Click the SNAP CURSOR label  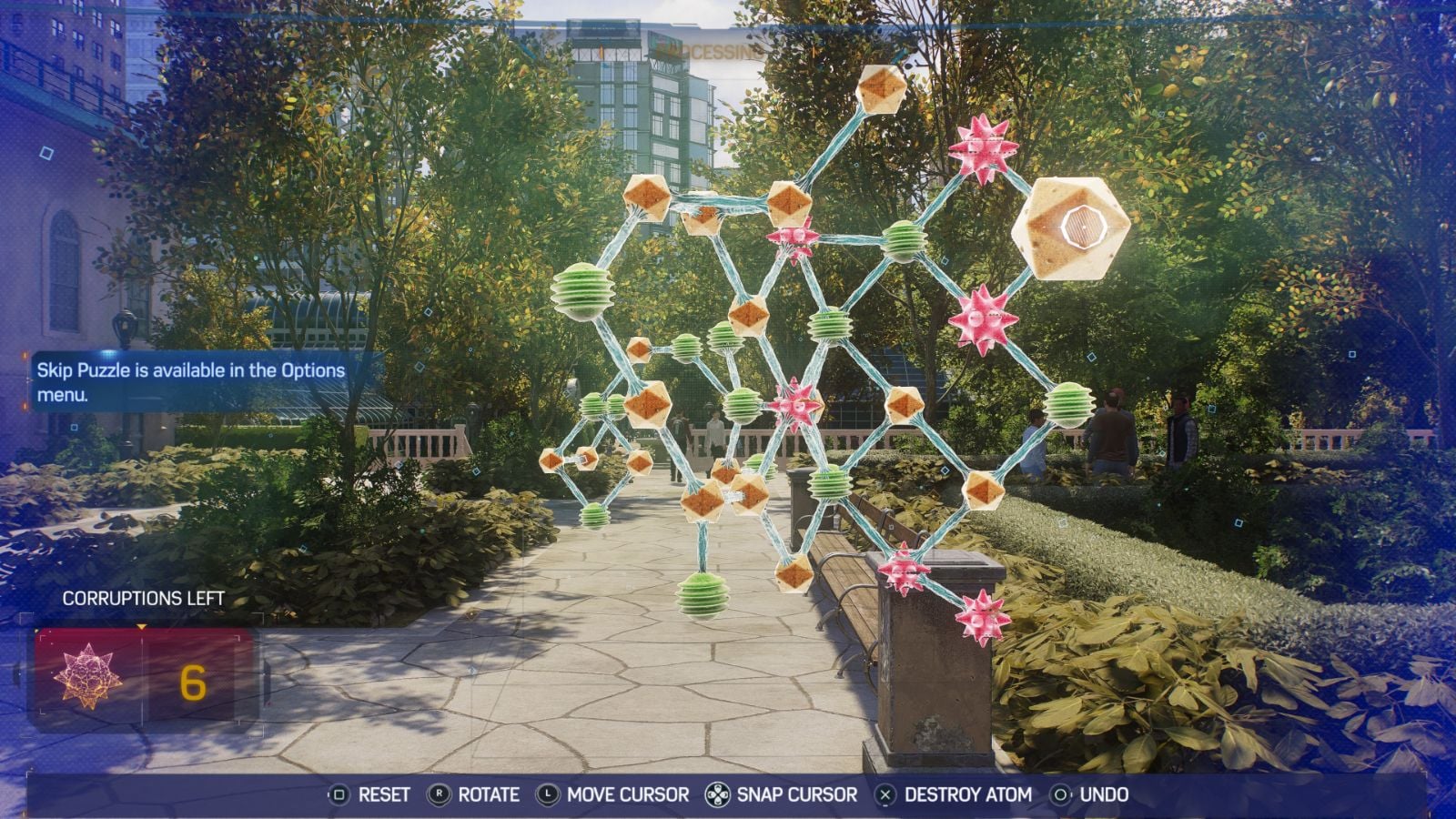(796, 794)
